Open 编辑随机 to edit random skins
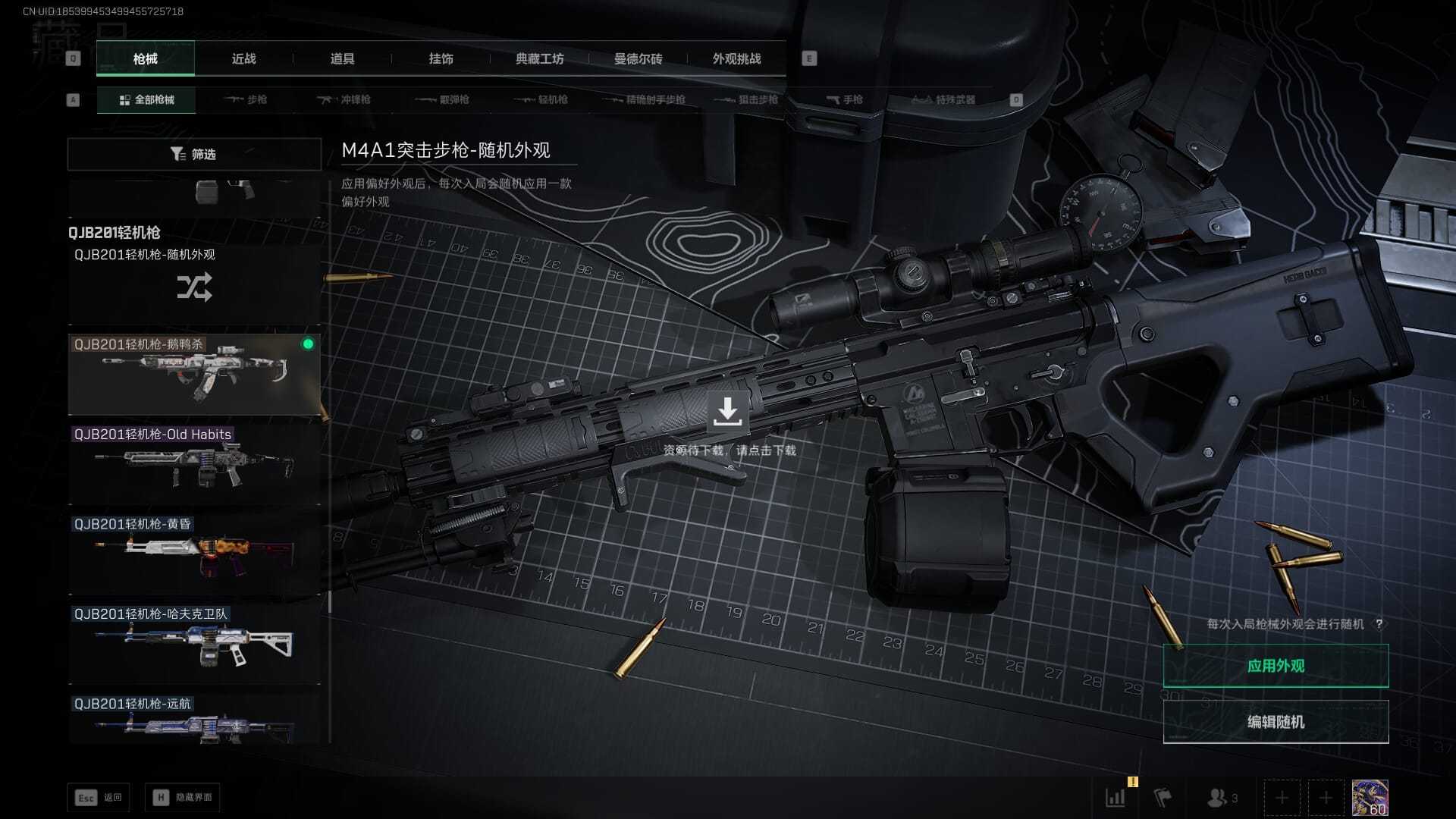Viewport: 1456px width, 819px height. pyautogui.click(x=1276, y=722)
